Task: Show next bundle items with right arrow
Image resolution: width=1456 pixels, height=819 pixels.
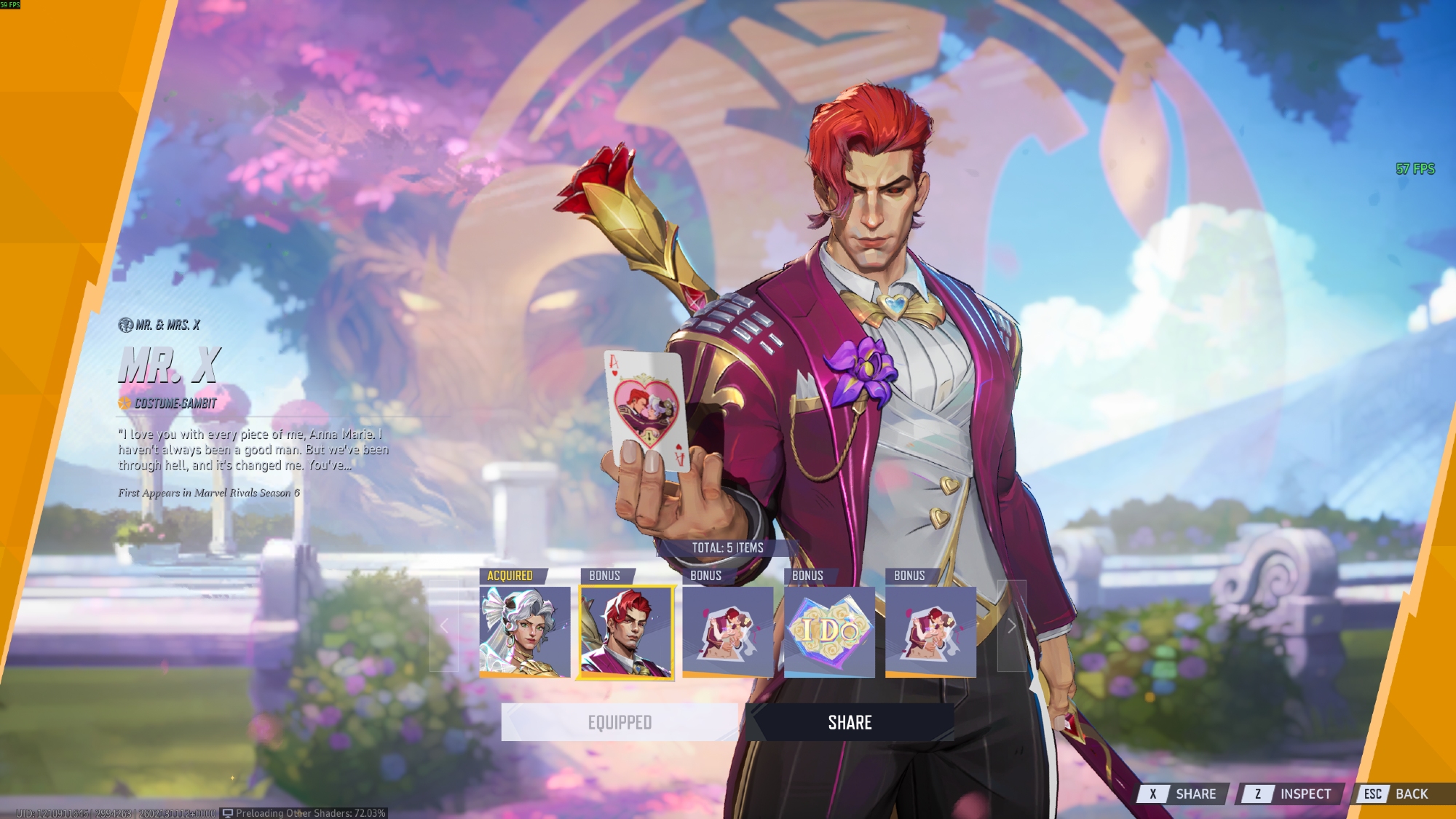Action: point(1011,626)
